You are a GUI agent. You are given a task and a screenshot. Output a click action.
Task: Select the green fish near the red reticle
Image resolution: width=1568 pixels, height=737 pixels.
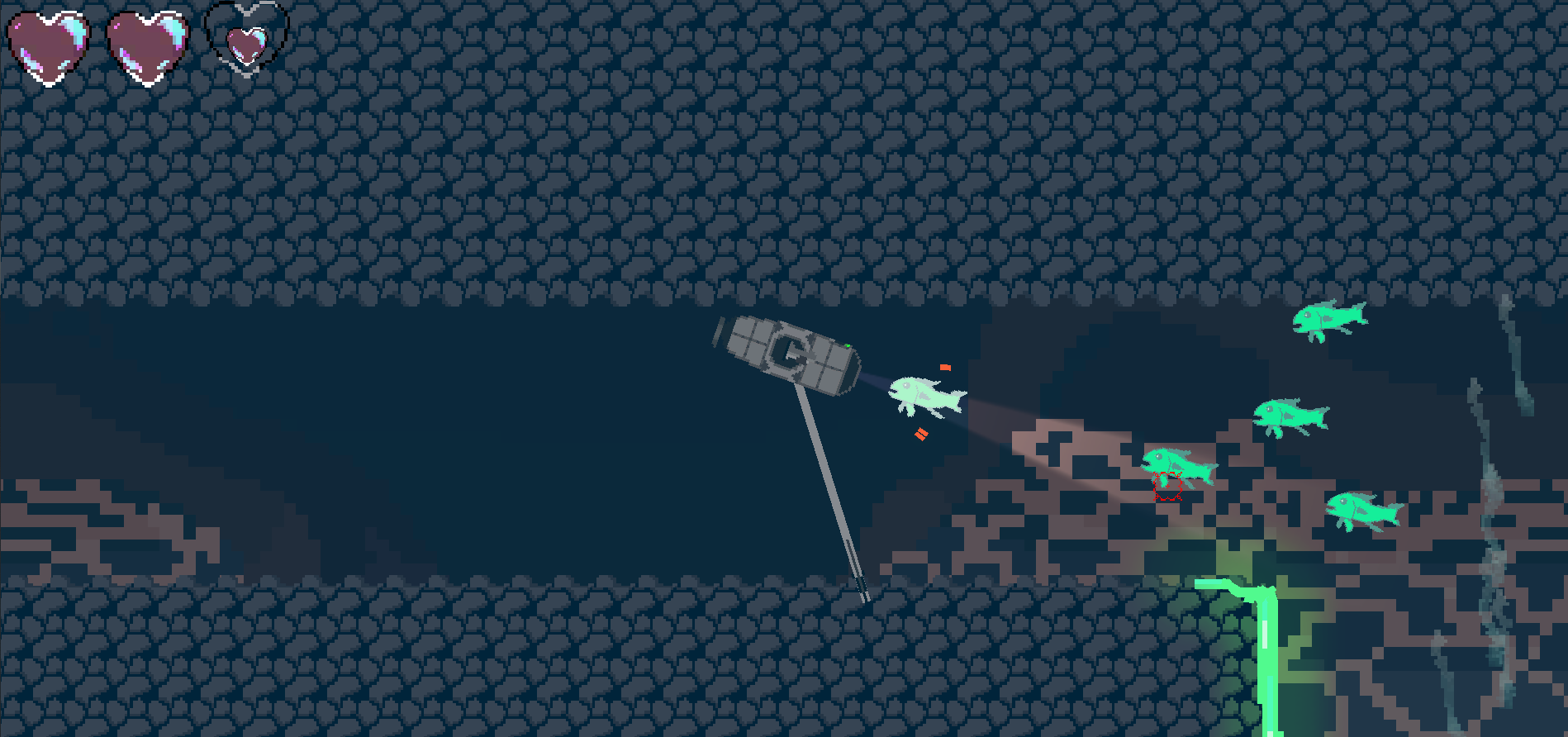(x=1180, y=463)
